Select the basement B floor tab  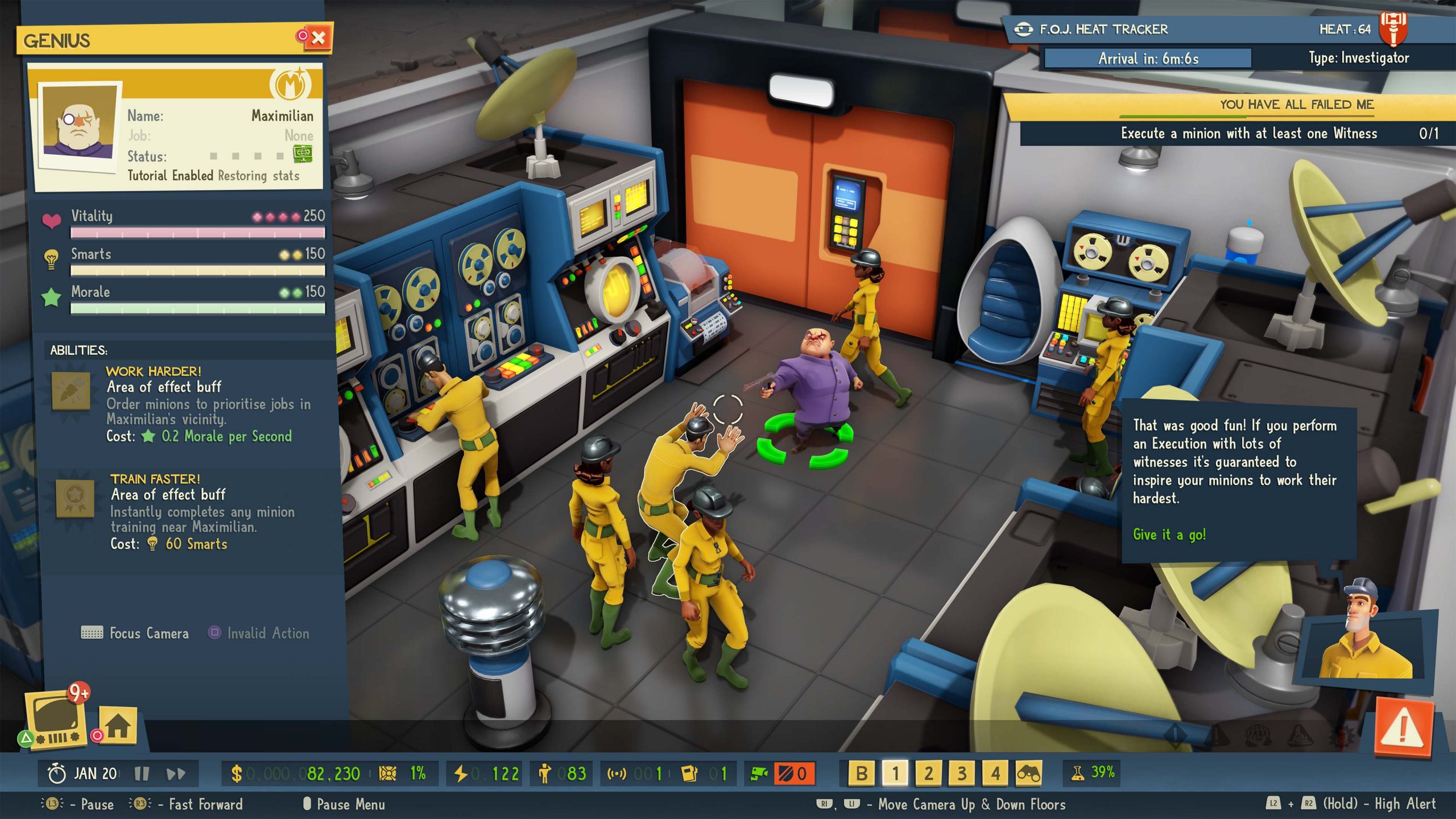862,772
